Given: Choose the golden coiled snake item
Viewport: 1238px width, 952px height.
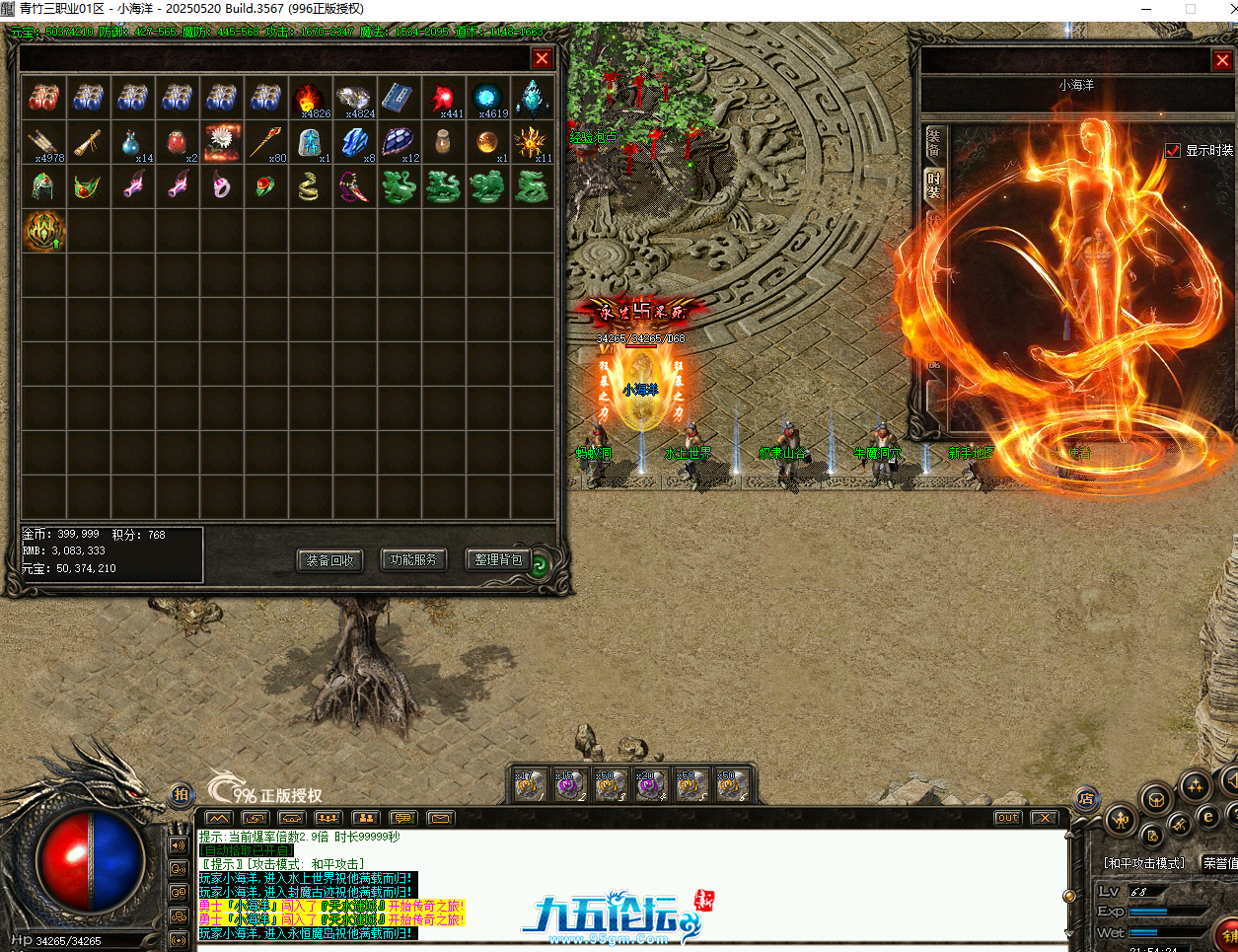Looking at the screenshot, I should pyautogui.click(x=309, y=186).
